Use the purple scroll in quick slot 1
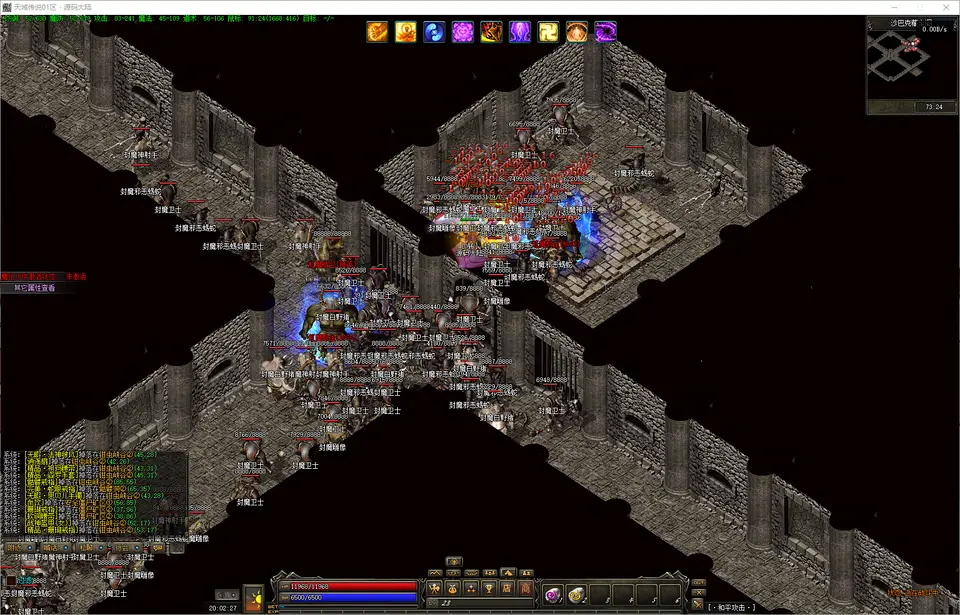960x615 pixels. (552, 595)
